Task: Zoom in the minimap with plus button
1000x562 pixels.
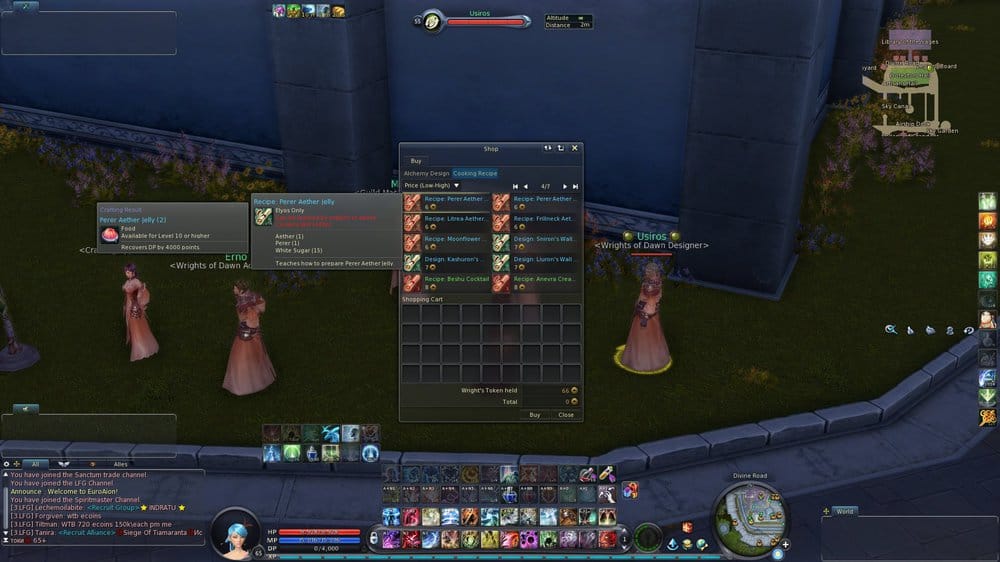Action: [x=785, y=544]
